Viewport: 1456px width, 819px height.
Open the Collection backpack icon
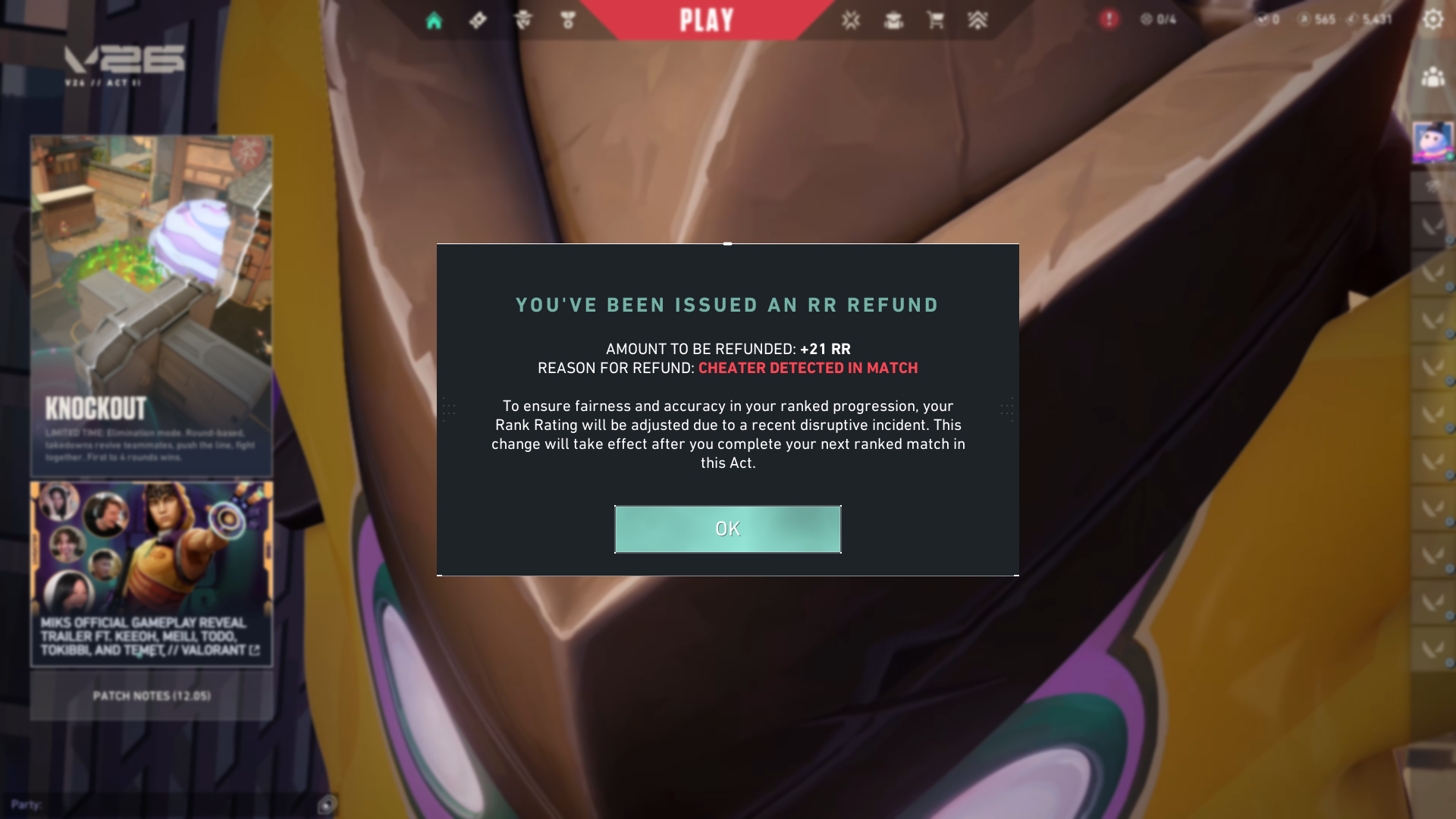(893, 20)
